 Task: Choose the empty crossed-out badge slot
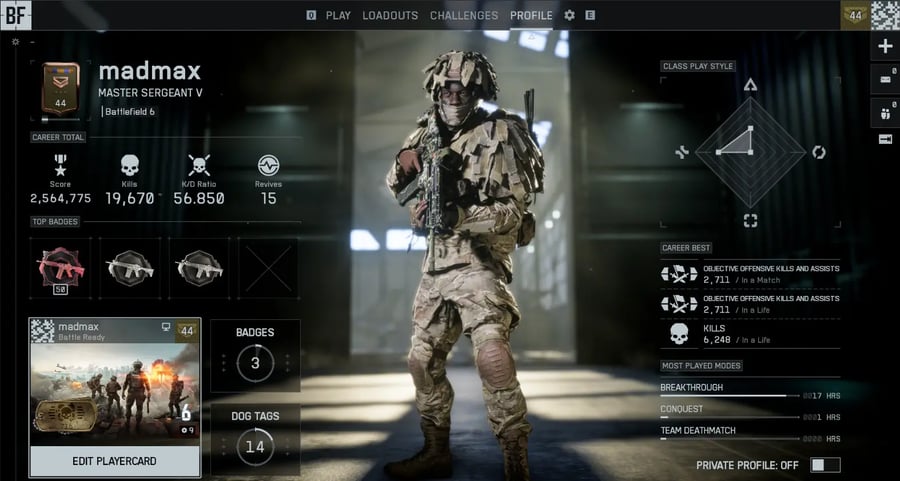[267, 267]
